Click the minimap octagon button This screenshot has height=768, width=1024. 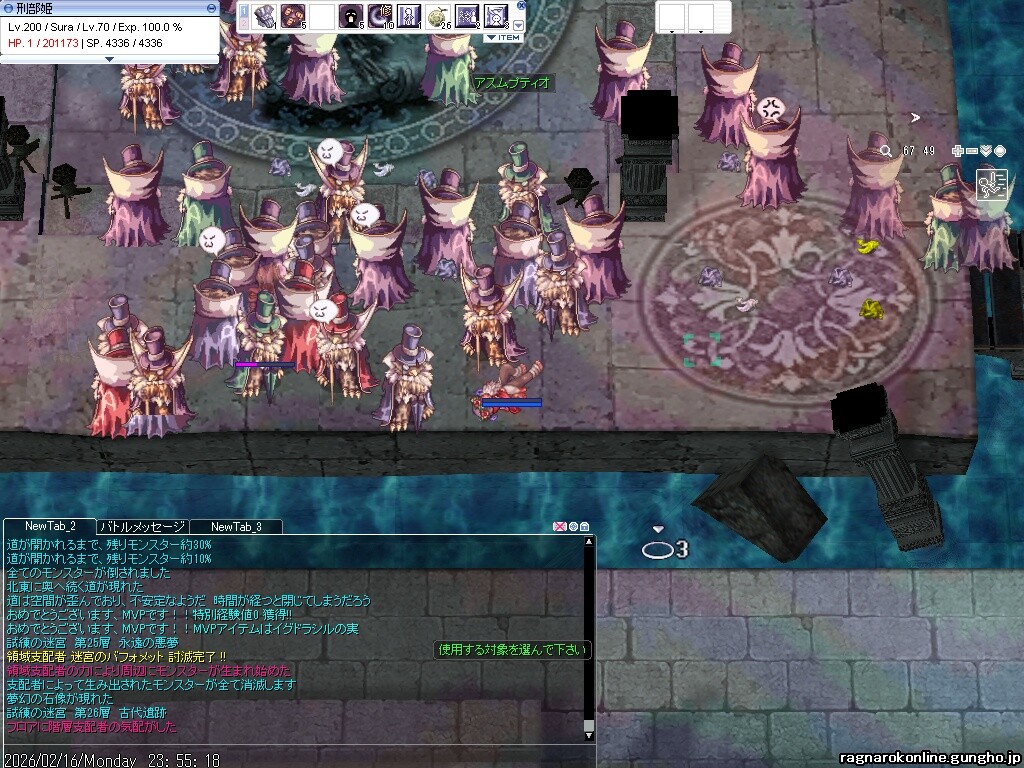1000,151
